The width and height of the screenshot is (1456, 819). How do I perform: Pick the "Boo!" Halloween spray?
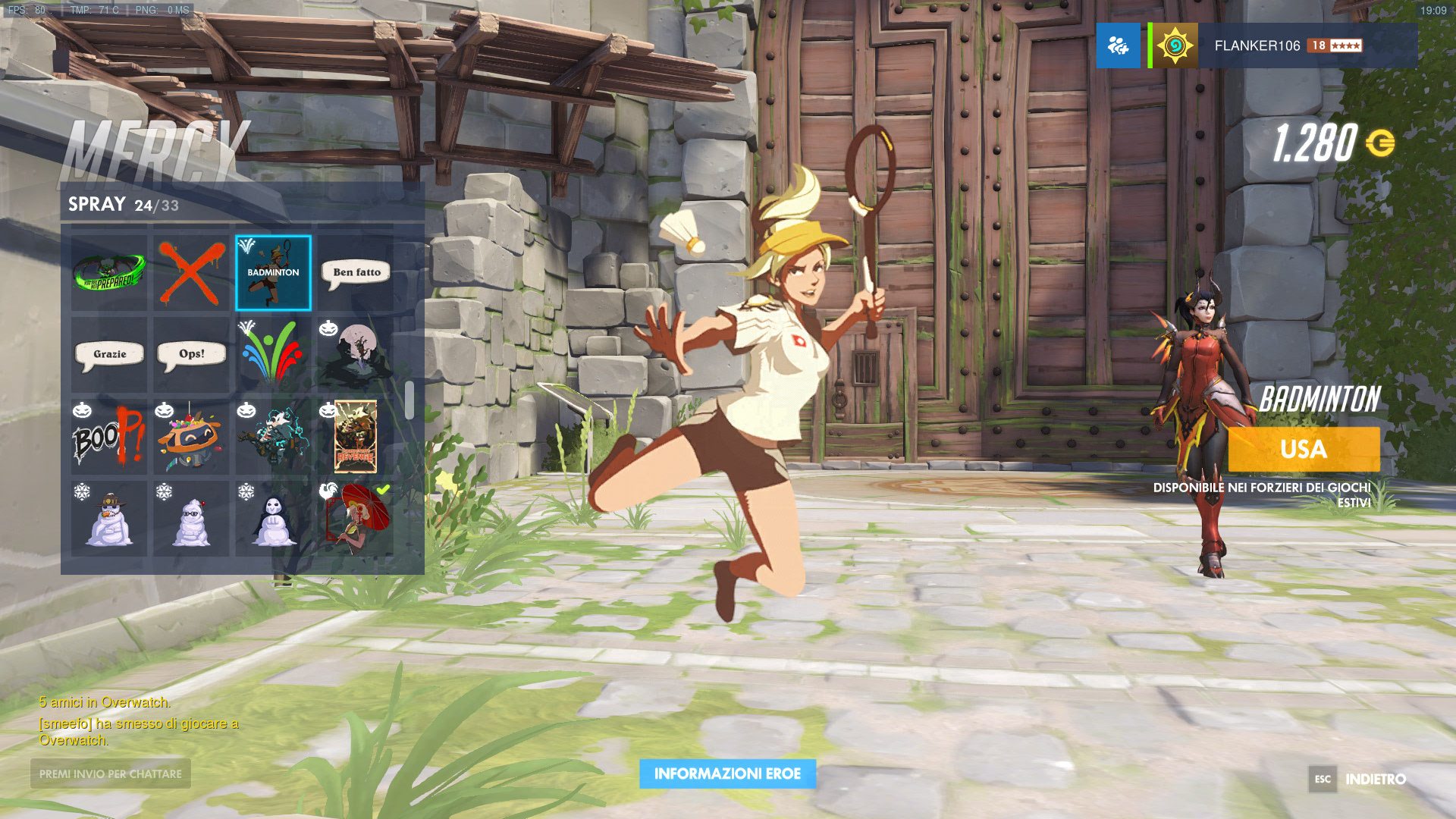109,437
